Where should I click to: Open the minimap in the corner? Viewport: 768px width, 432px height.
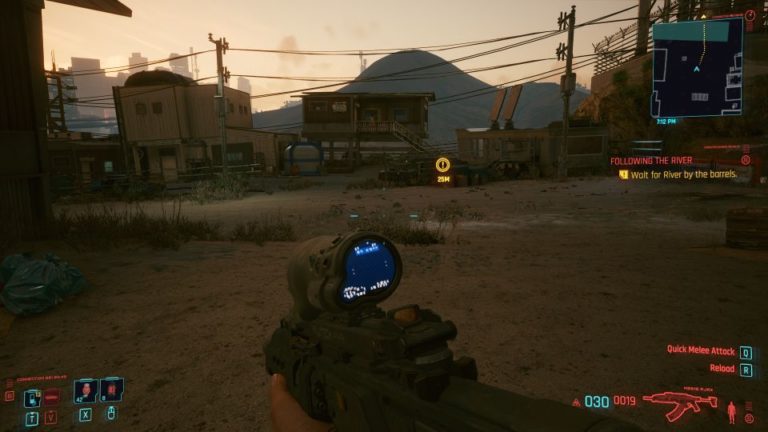(x=697, y=66)
